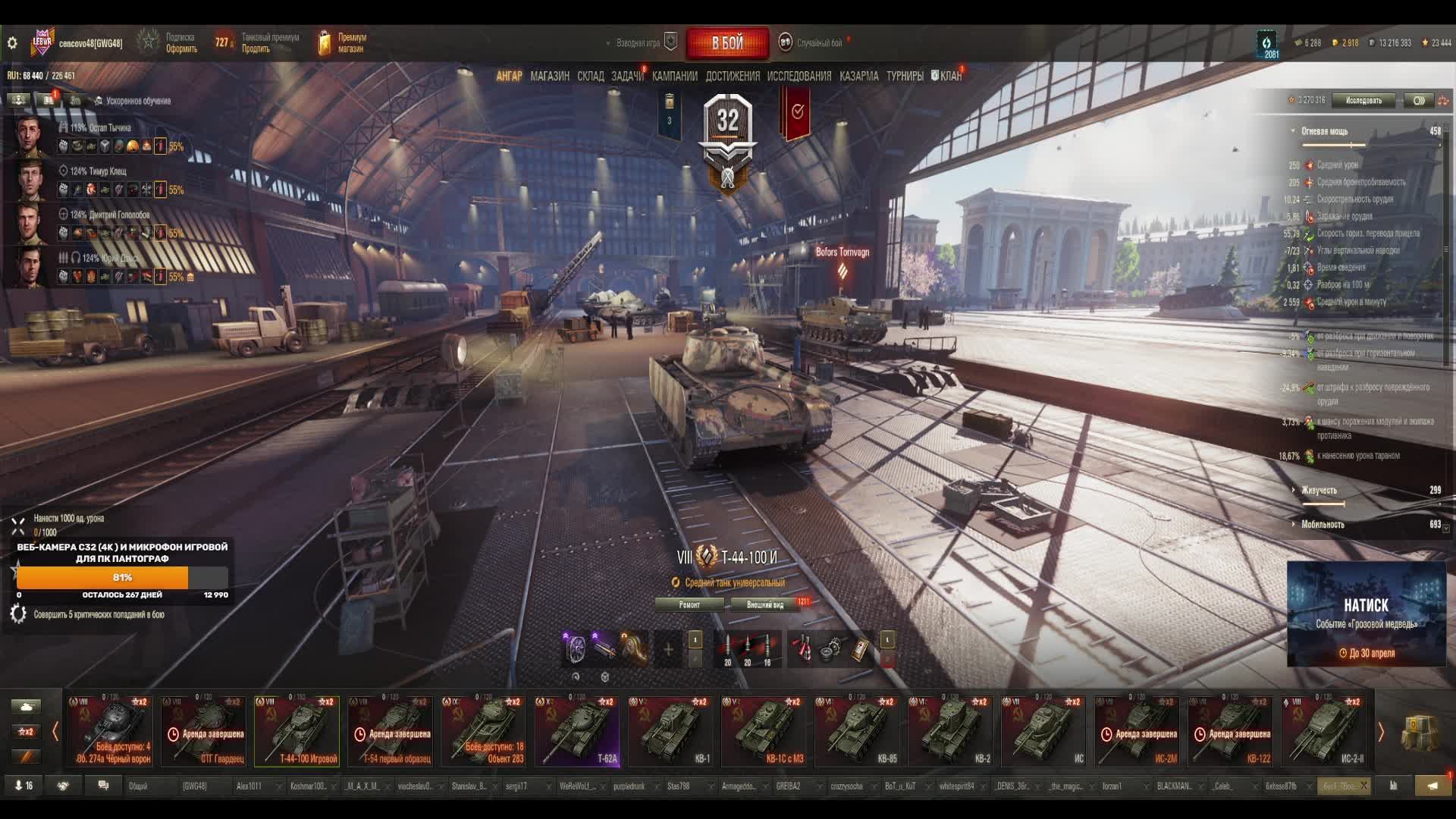Open the НАТИСК event banner
The image size is (1456, 819).
point(1366,614)
